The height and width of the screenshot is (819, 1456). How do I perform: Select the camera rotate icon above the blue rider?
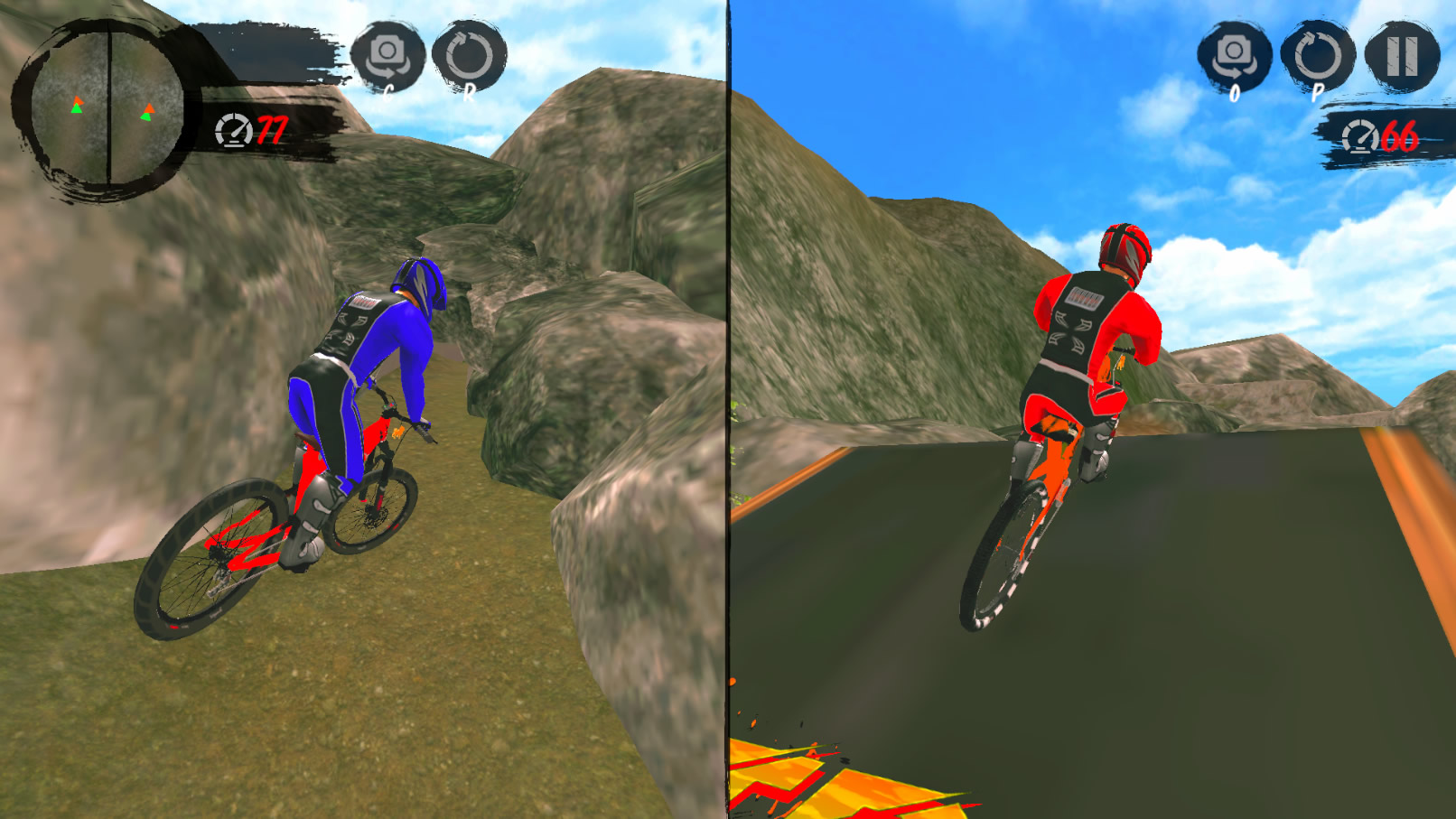[388, 56]
